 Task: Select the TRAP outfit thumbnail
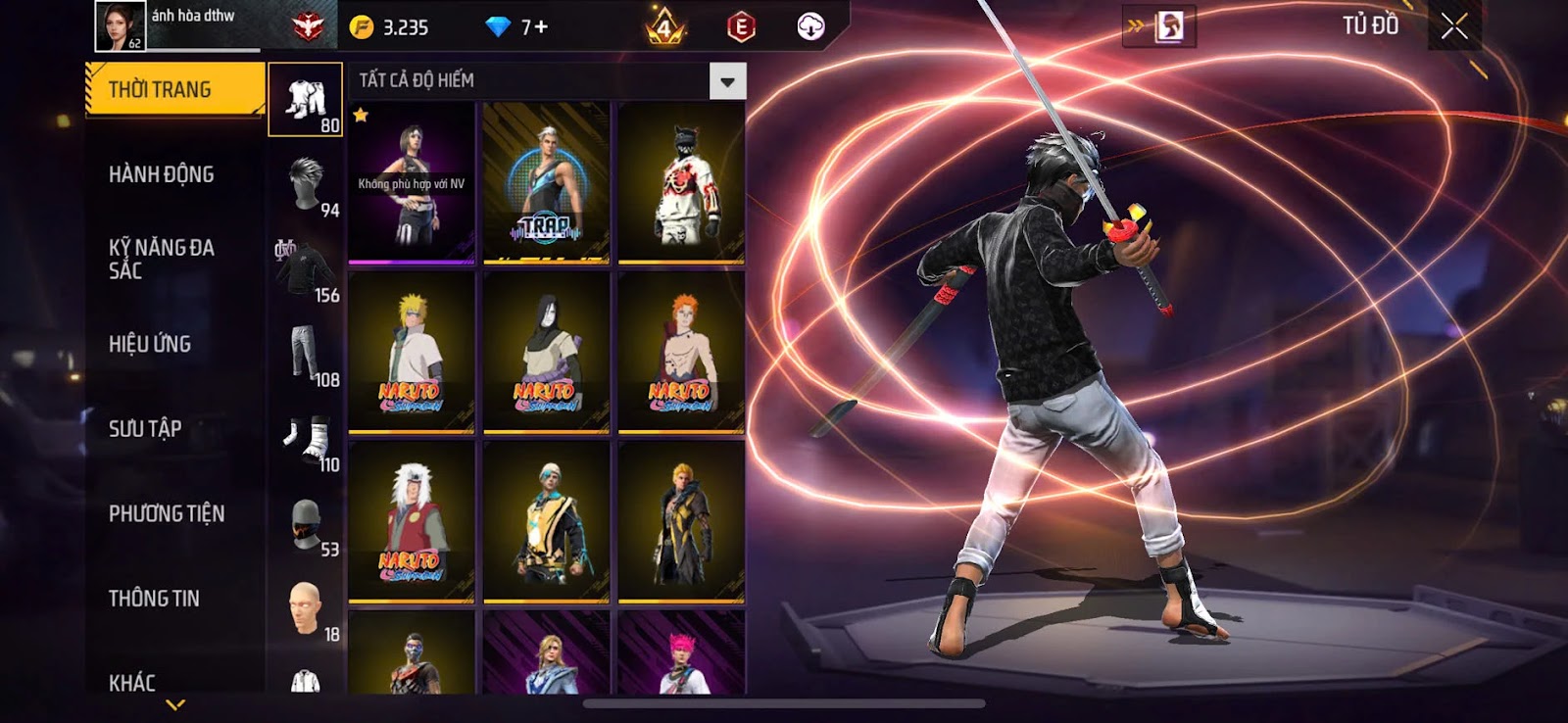click(546, 183)
